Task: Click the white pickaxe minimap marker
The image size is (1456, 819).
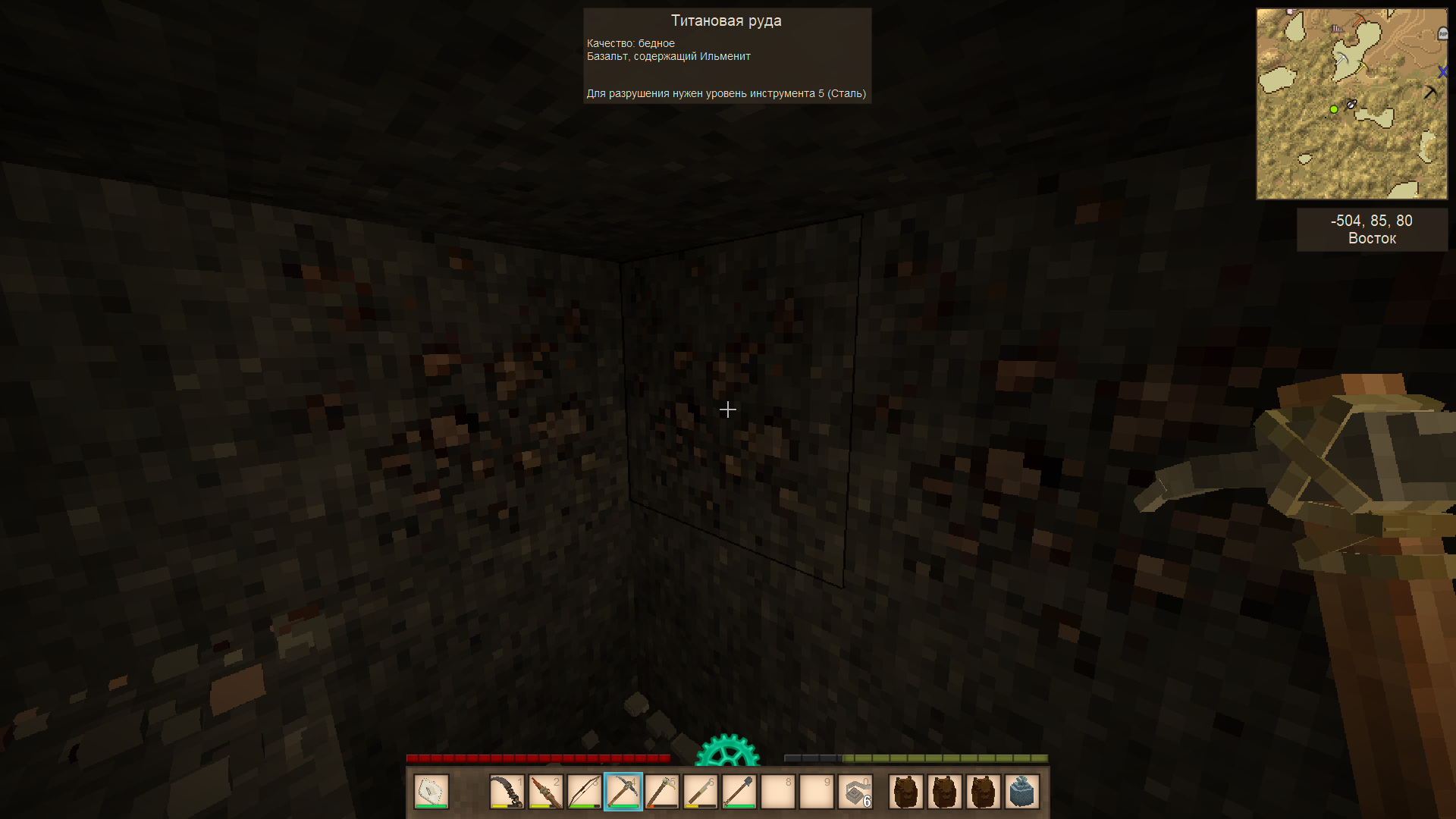Action: (x=1342, y=58)
